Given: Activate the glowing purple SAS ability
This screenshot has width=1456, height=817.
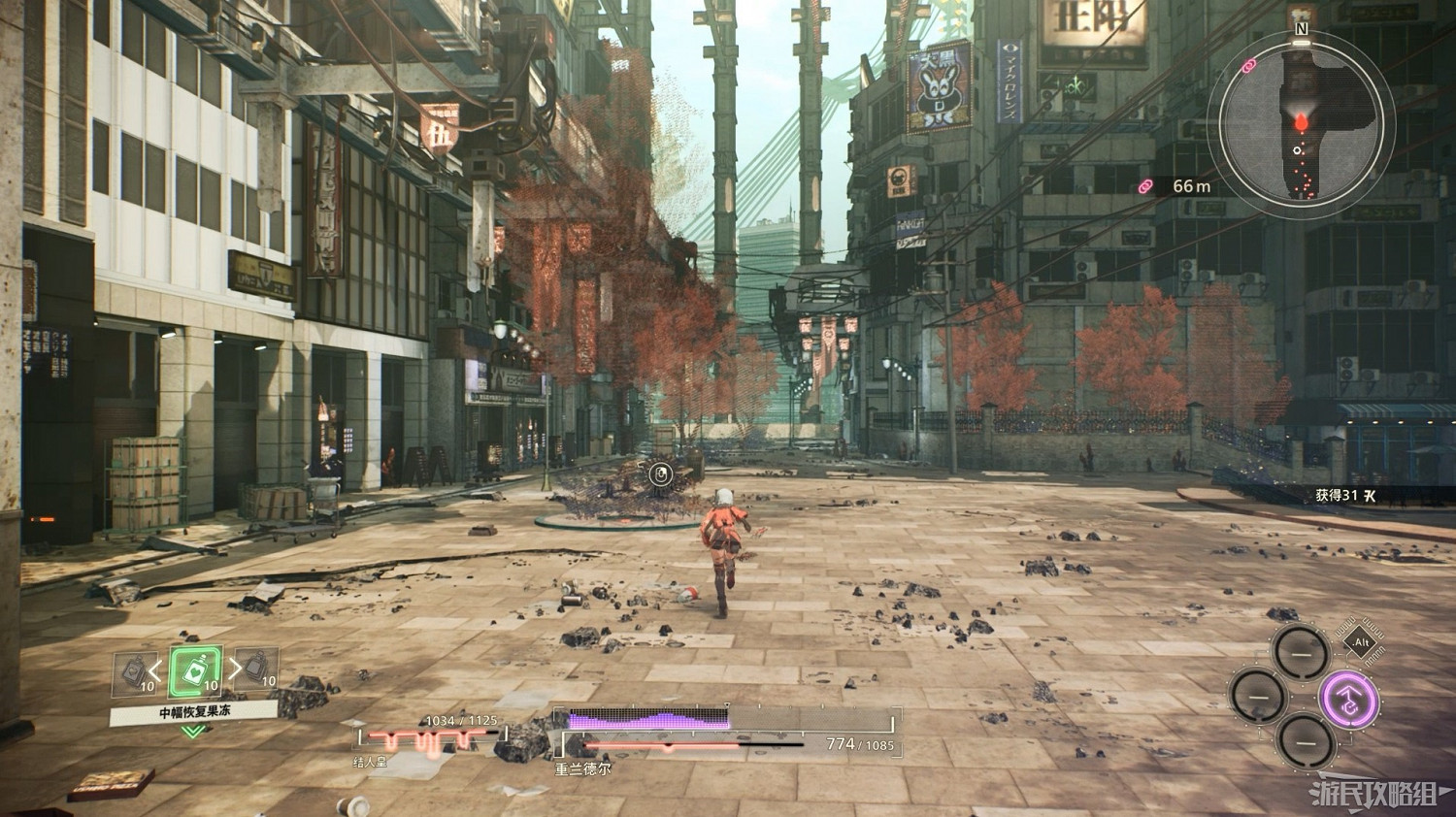Looking at the screenshot, I should tap(1348, 697).
